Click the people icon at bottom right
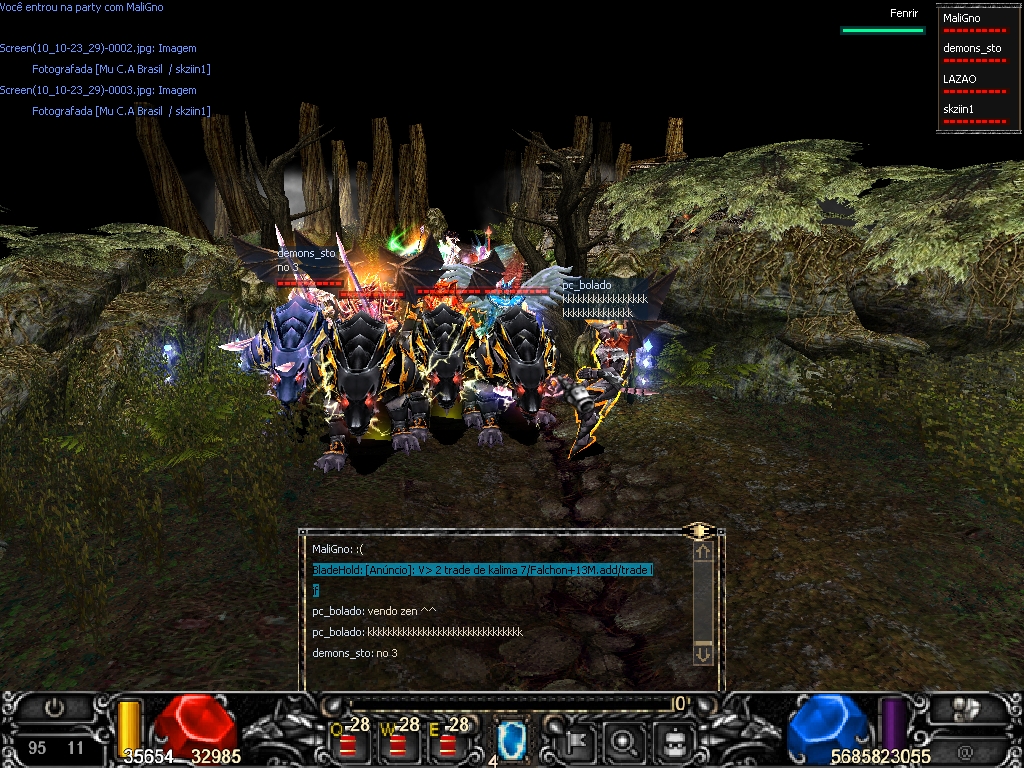This screenshot has width=1024, height=768. tap(964, 710)
